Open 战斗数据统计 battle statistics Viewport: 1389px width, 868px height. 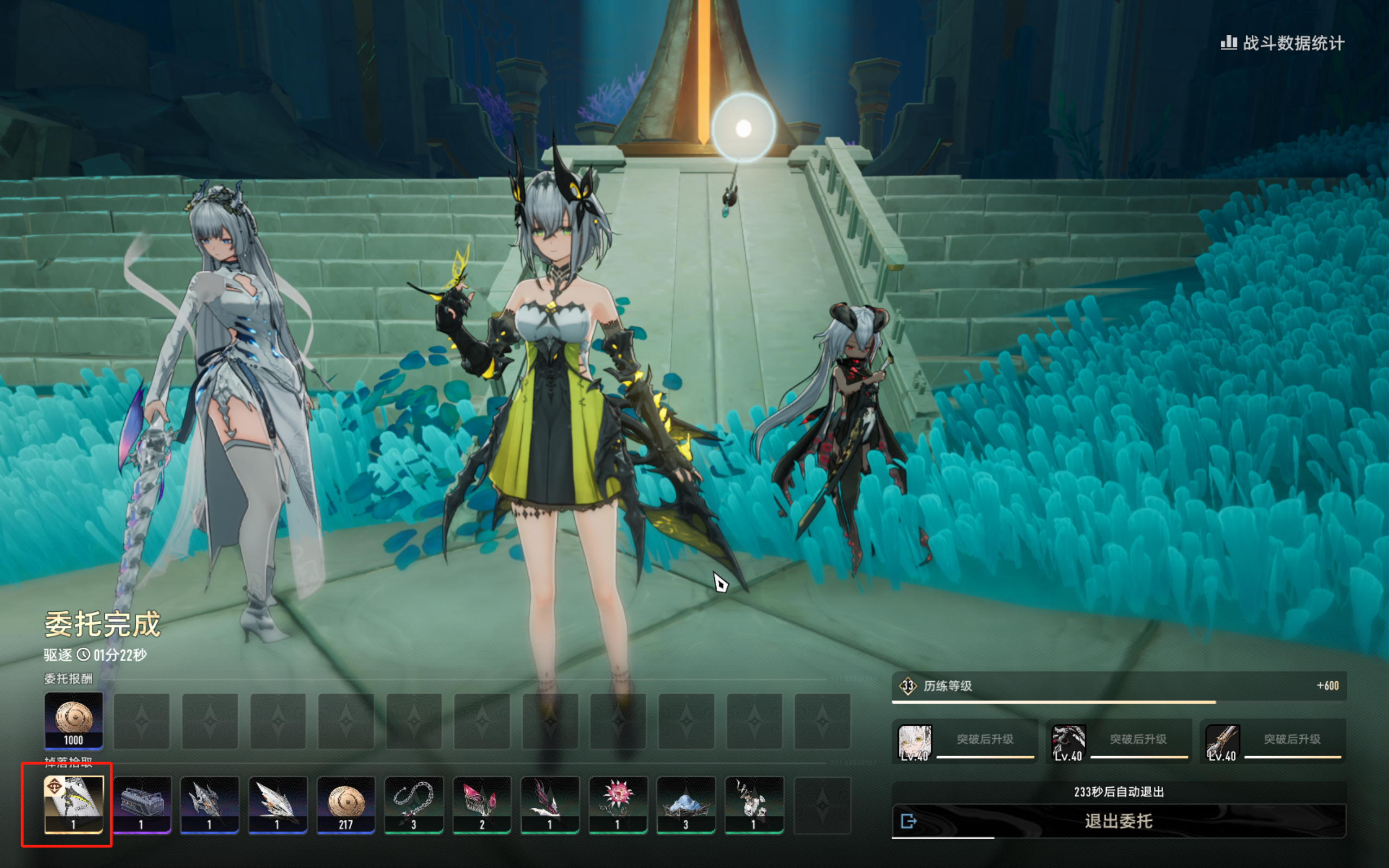tap(1282, 43)
